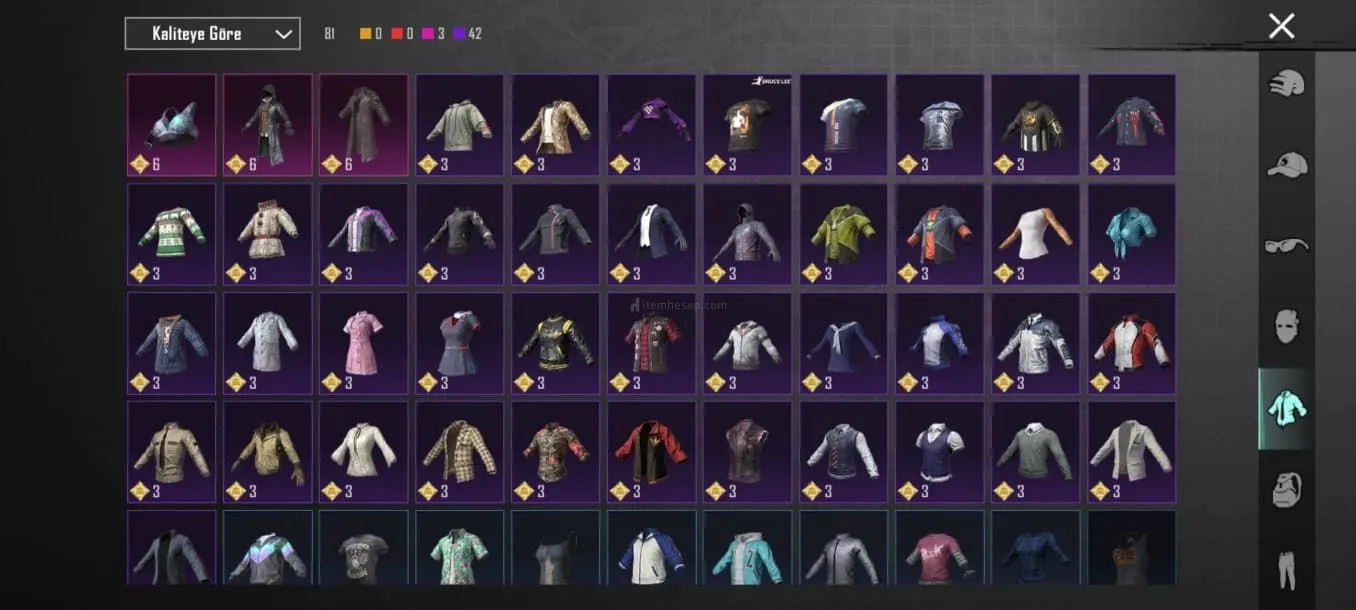
Task: Choose the highlighted jacket category tab
Action: 1286,408
